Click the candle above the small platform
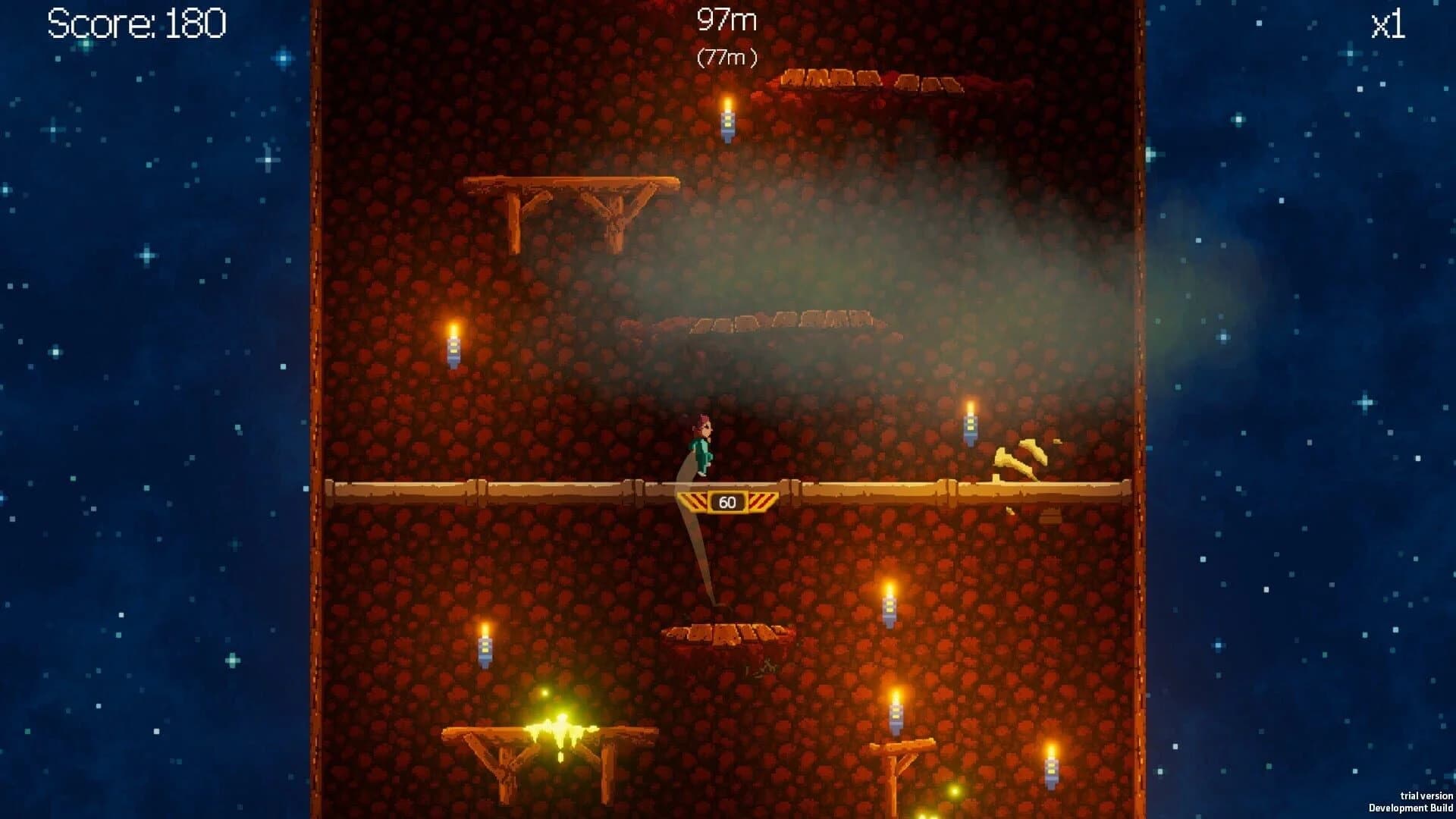This screenshot has height=819, width=1456. [887, 607]
